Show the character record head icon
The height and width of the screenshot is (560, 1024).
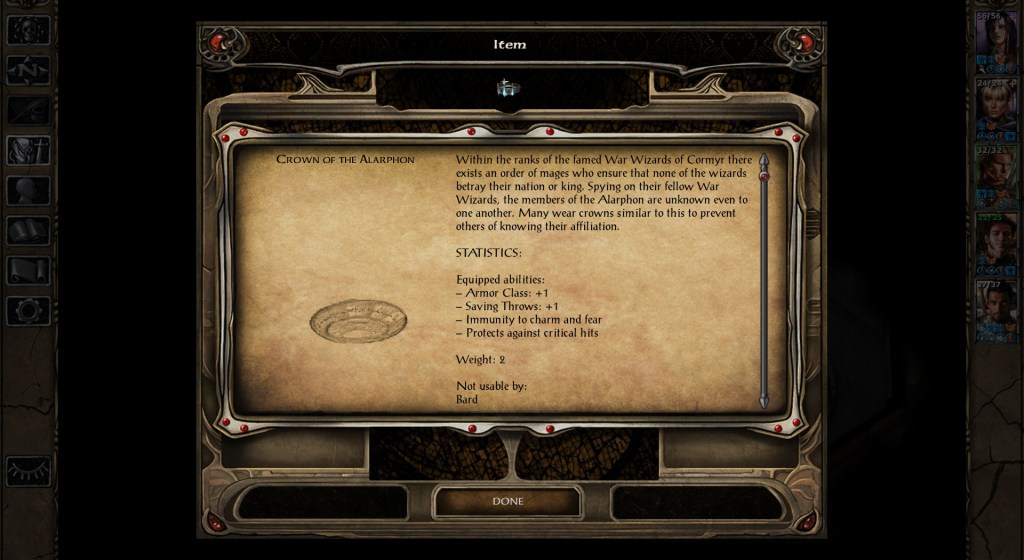[28, 190]
